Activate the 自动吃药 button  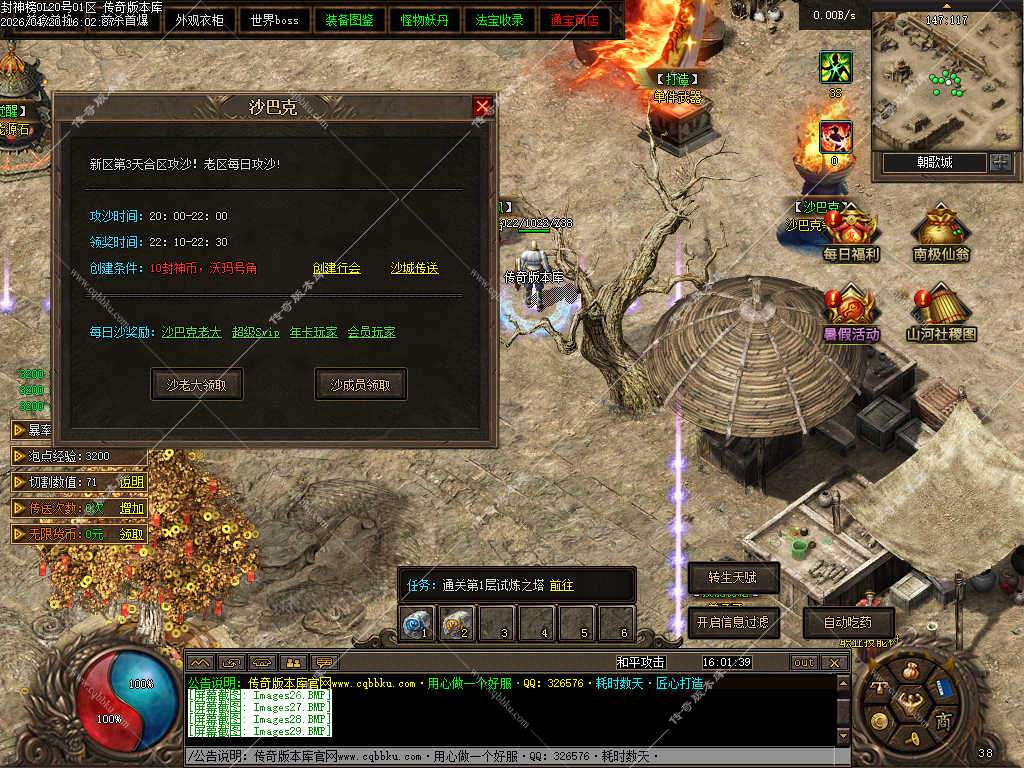[848, 622]
